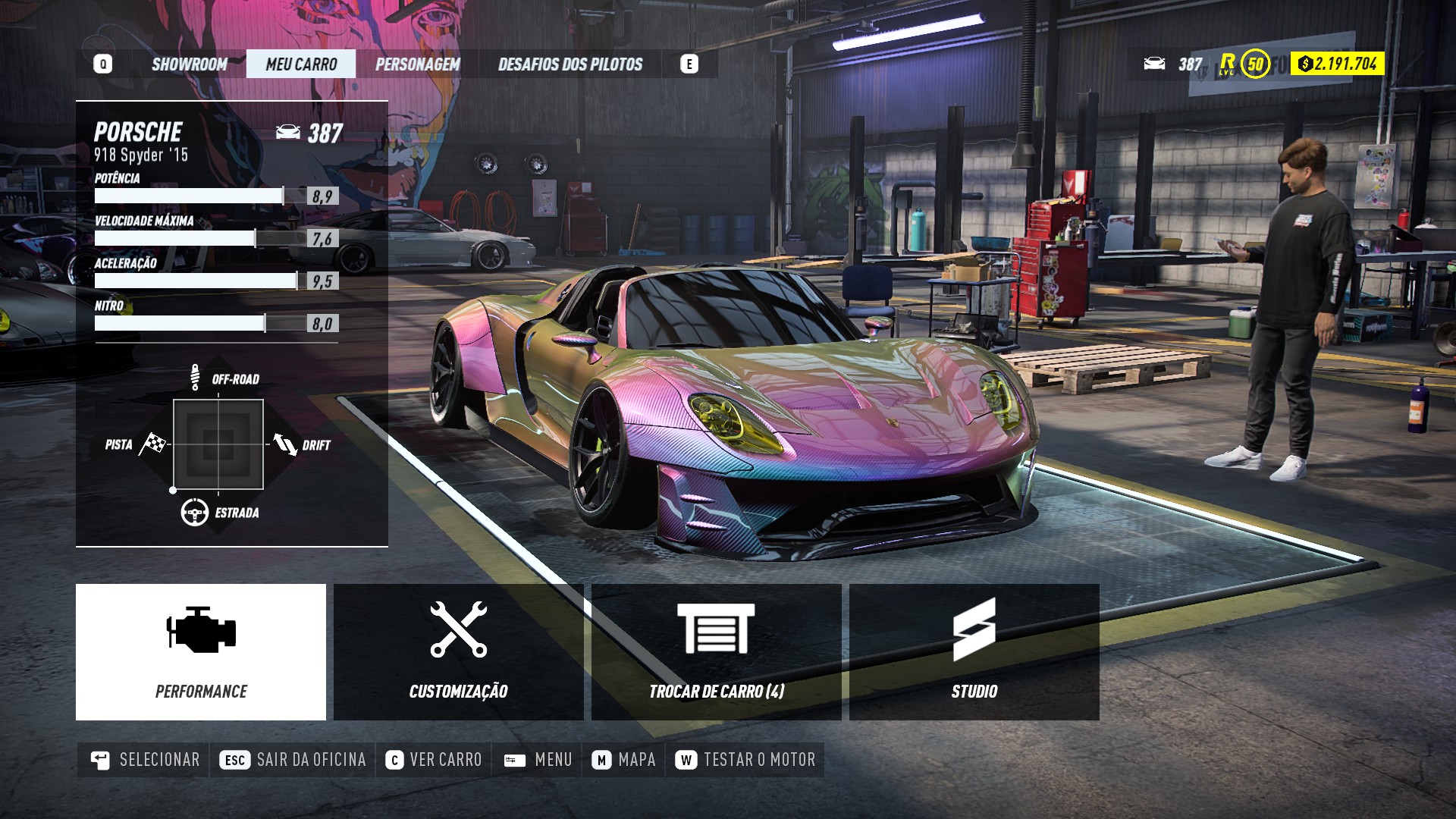This screenshot has height=819, width=1456.
Task: Go to Desafios dos Pilotos tab
Action: click(x=570, y=64)
